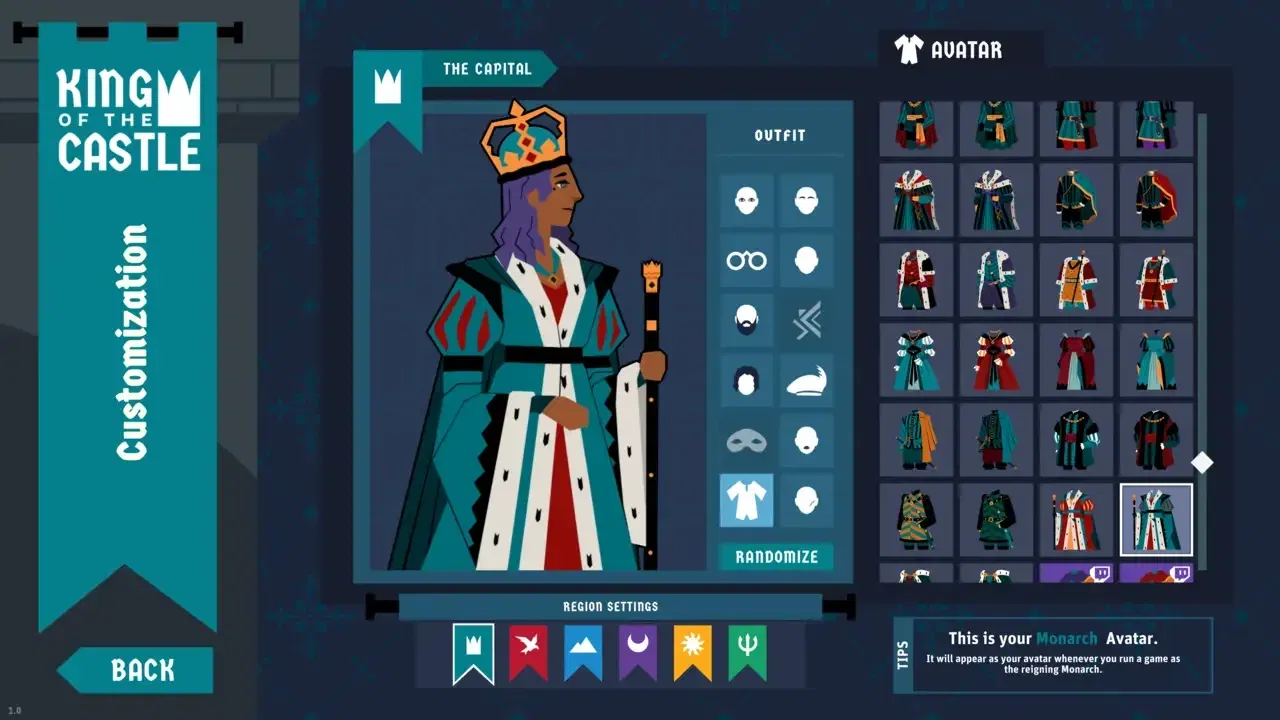Image resolution: width=1280 pixels, height=720 pixels.
Task: Click the Randomize button
Action: (x=777, y=557)
